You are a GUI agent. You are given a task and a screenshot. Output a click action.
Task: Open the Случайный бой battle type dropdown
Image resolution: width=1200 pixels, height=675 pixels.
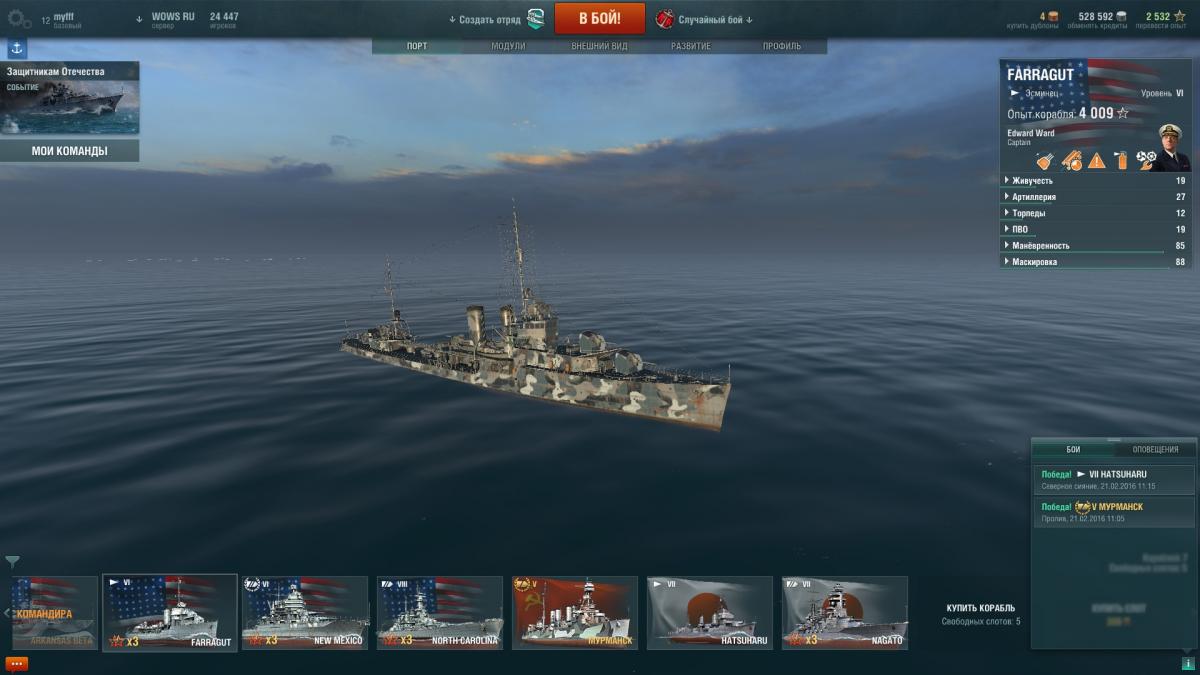coord(706,19)
